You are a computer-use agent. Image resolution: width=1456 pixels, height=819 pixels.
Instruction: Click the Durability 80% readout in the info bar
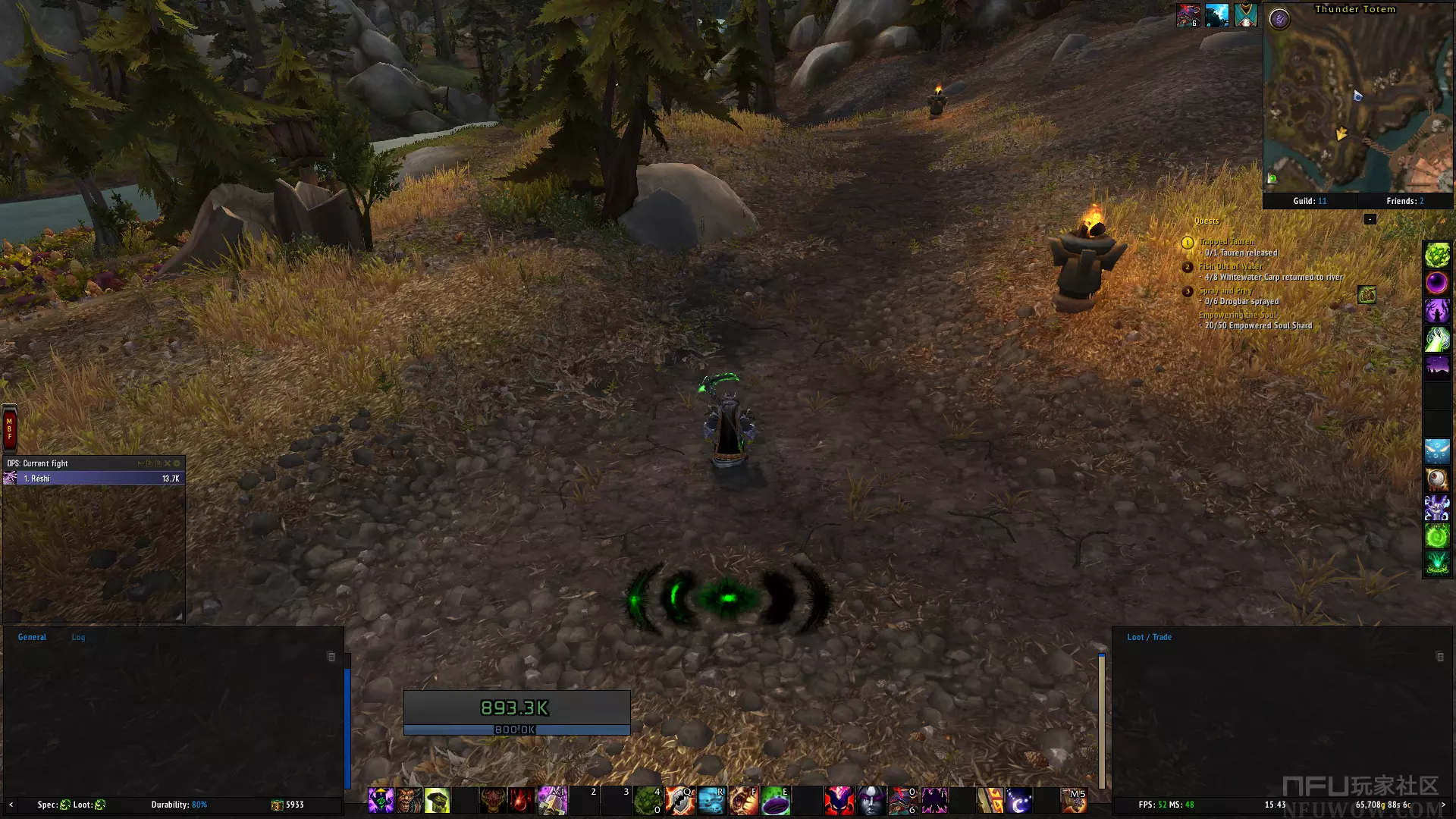point(179,805)
